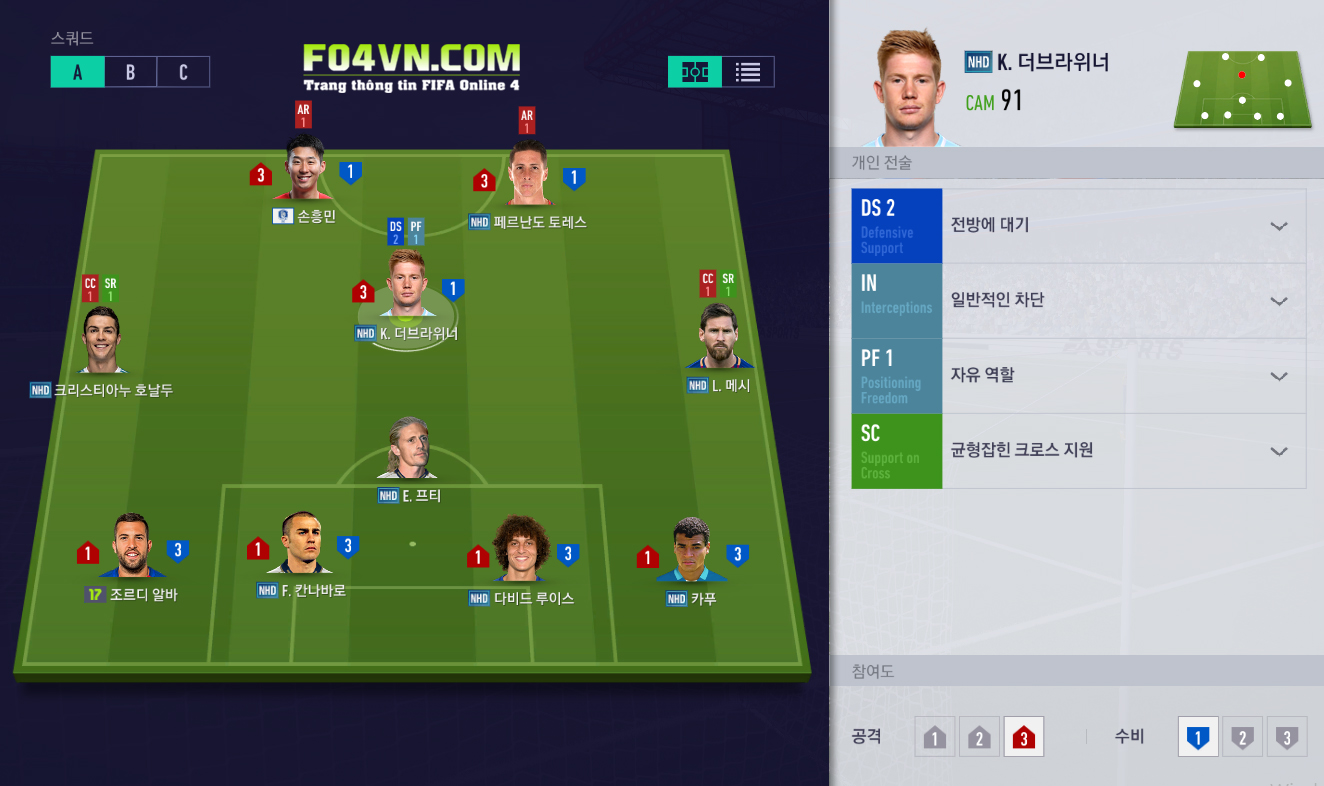1324x786 pixels.
Task: Show the squad list view
Action: click(748, 72)
